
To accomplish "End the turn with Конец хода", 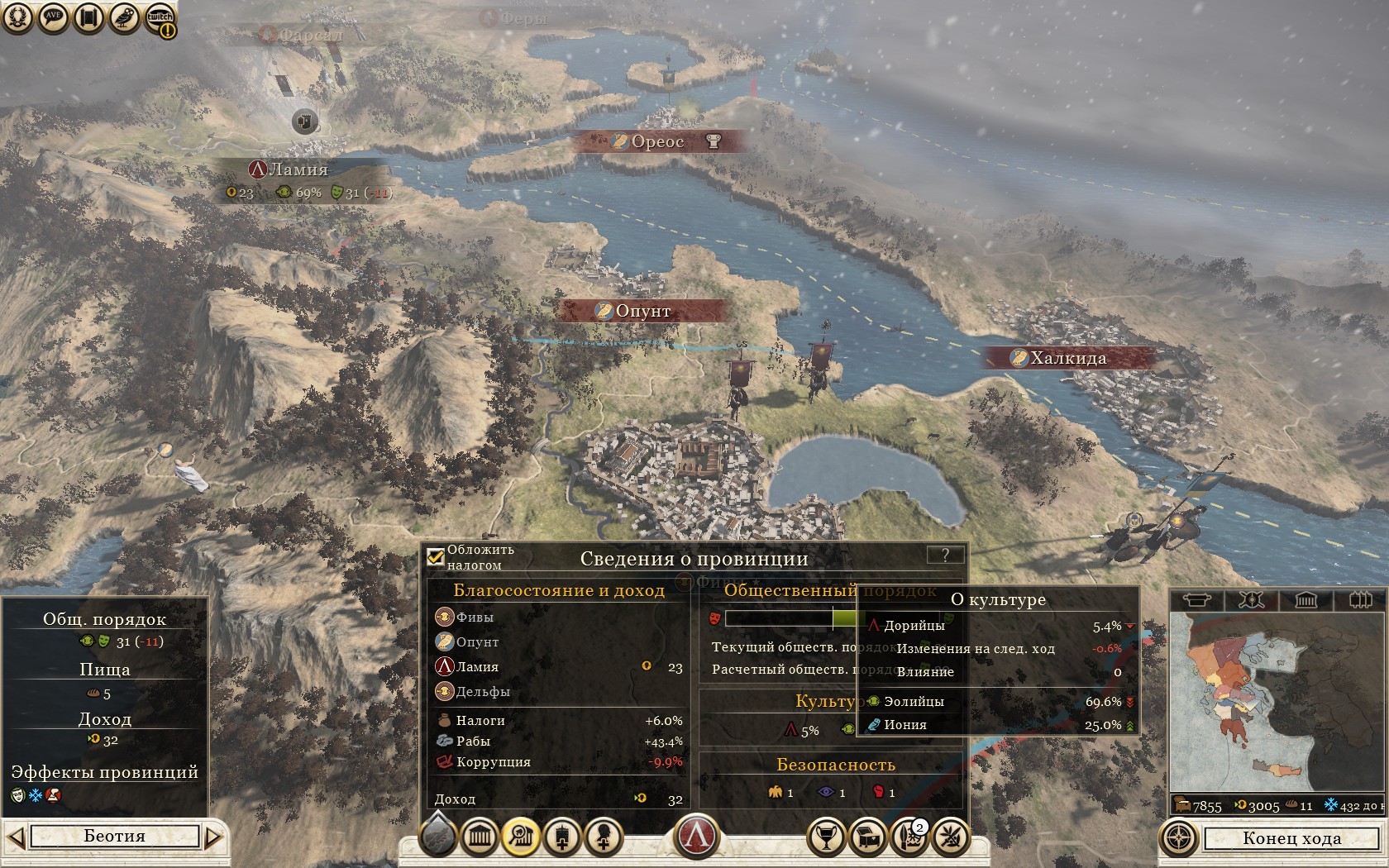I will coord(1291,838).
